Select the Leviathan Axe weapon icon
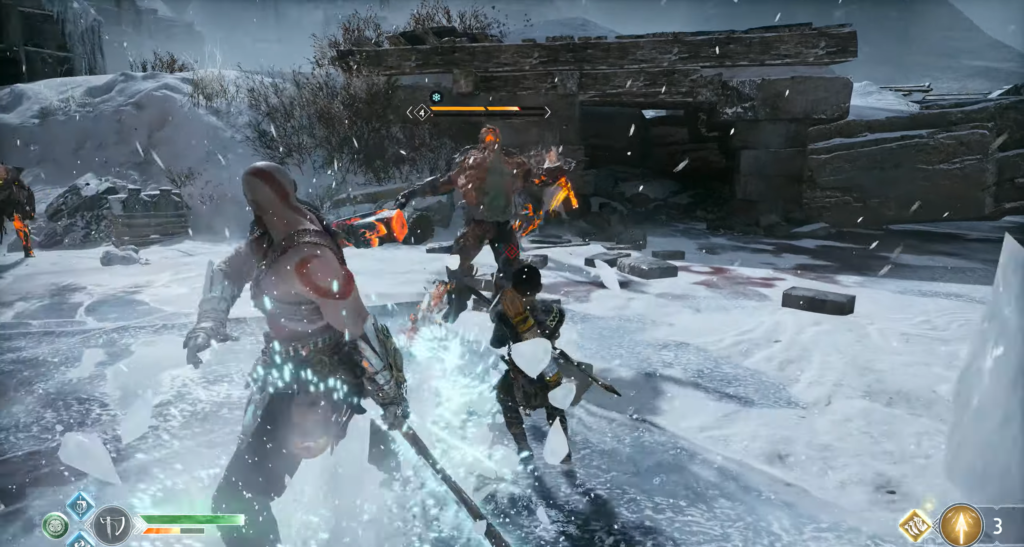 tap(111, 524)
